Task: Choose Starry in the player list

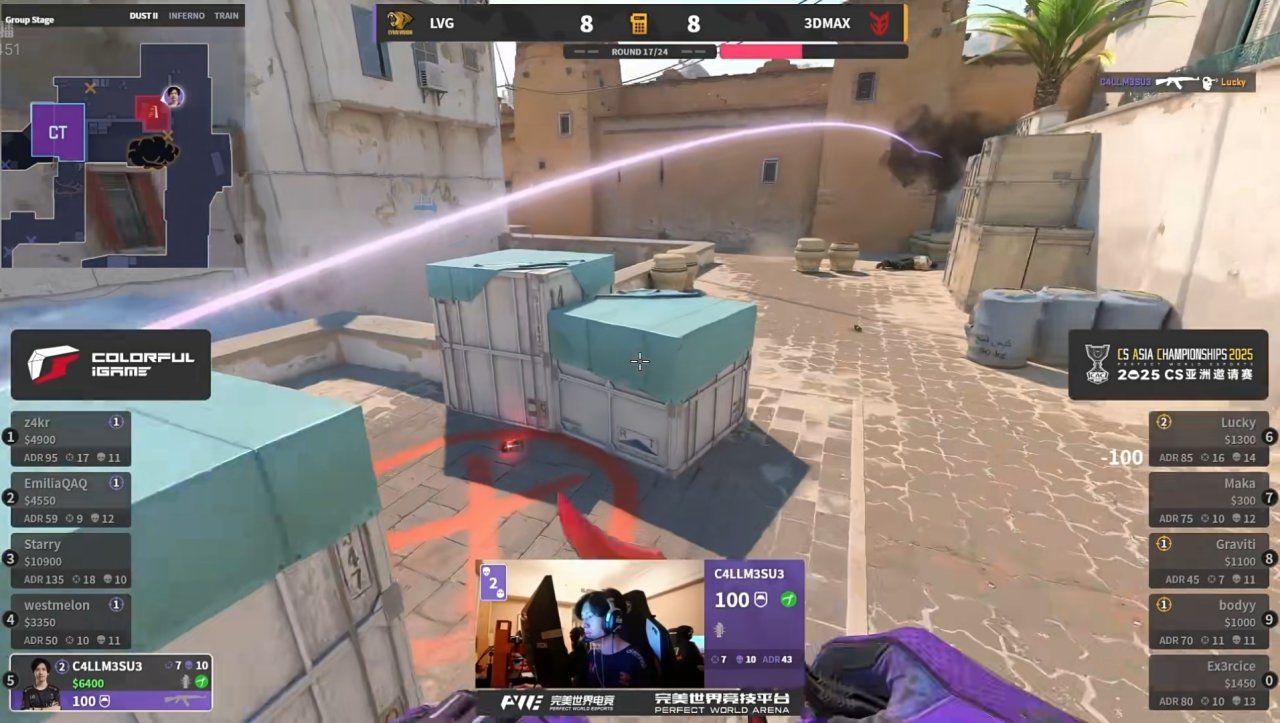Action: coord(71,561)
